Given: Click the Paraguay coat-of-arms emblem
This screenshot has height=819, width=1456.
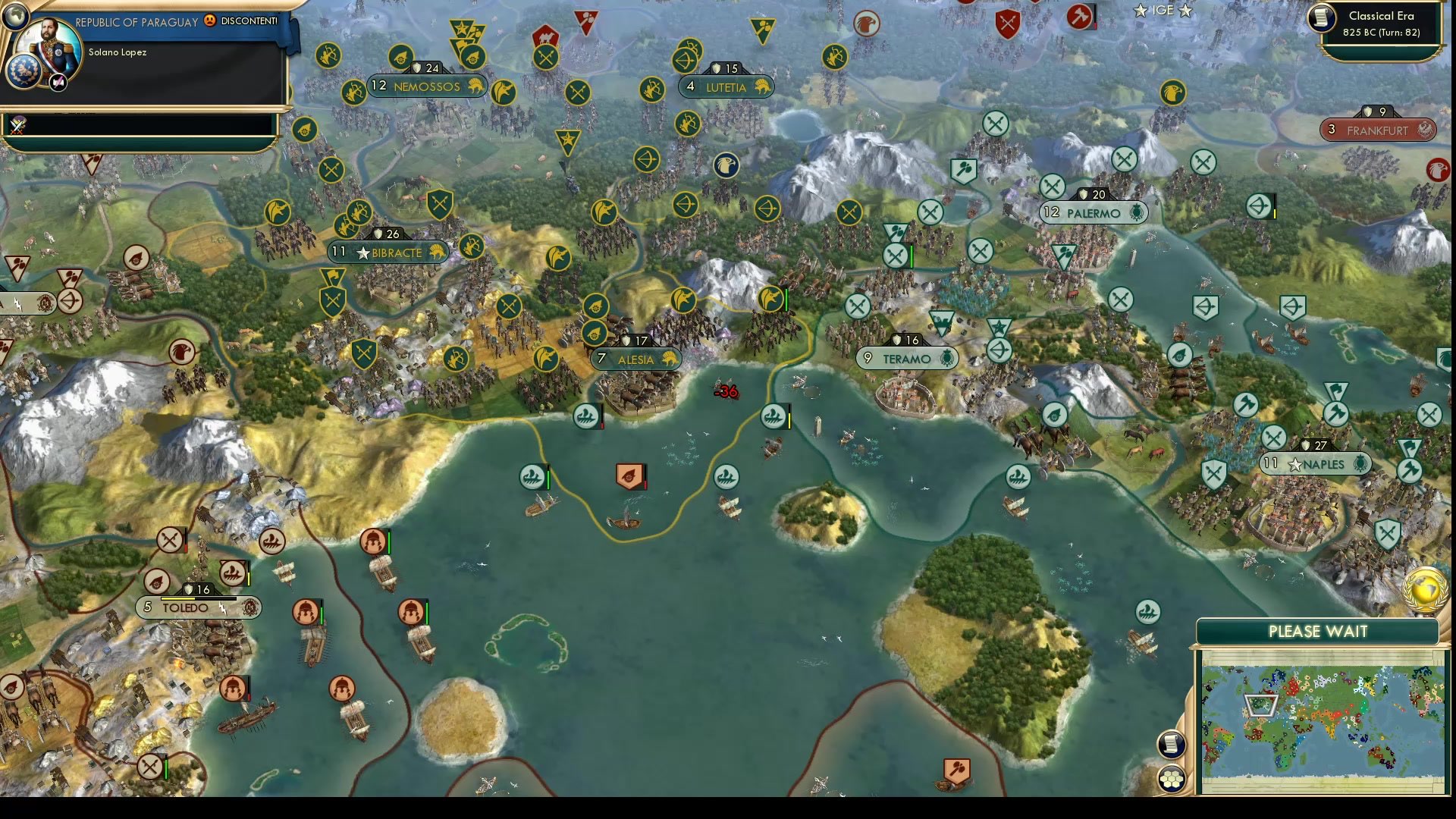Looking at the screenshot, I should coord(25,72).
